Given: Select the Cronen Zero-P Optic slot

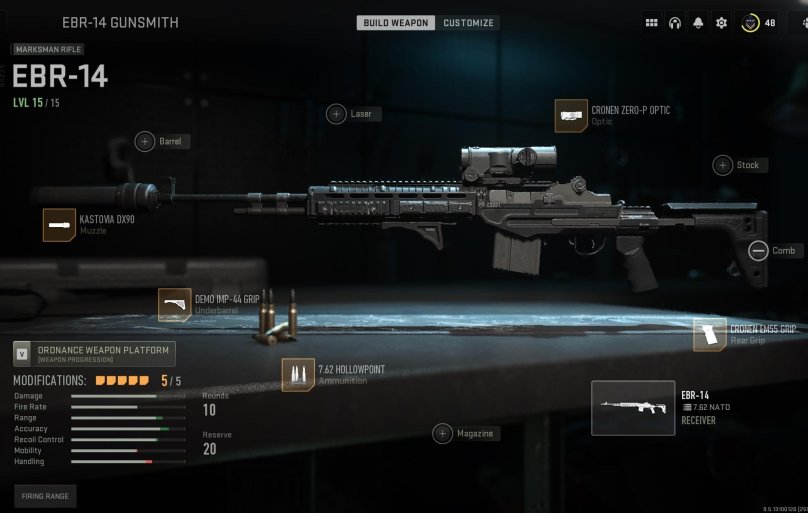Looking at the screenshot, I should pyautogui.click(x=571, y=116).
